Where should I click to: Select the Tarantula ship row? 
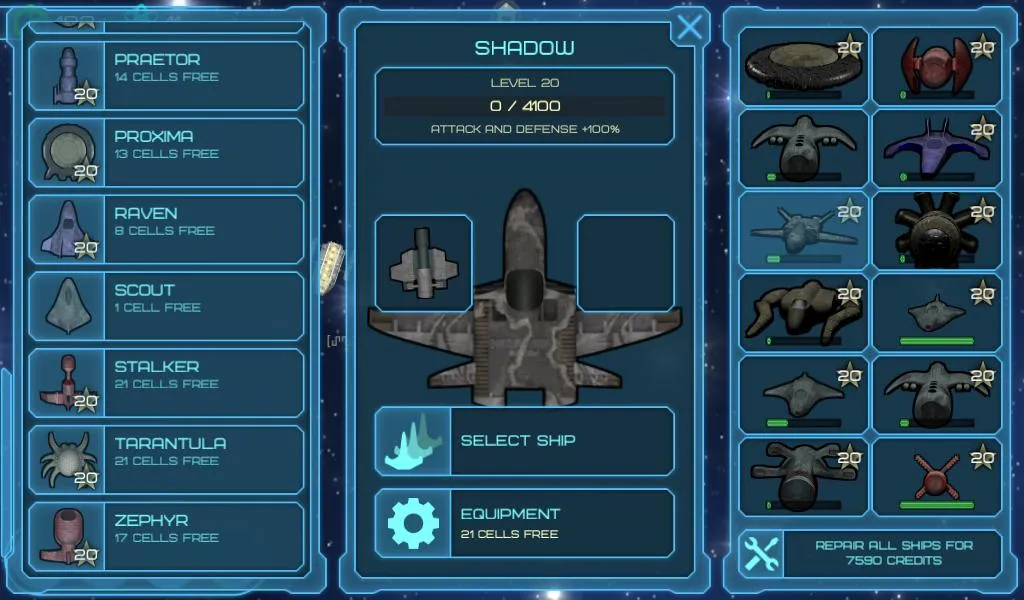point(166,461)
